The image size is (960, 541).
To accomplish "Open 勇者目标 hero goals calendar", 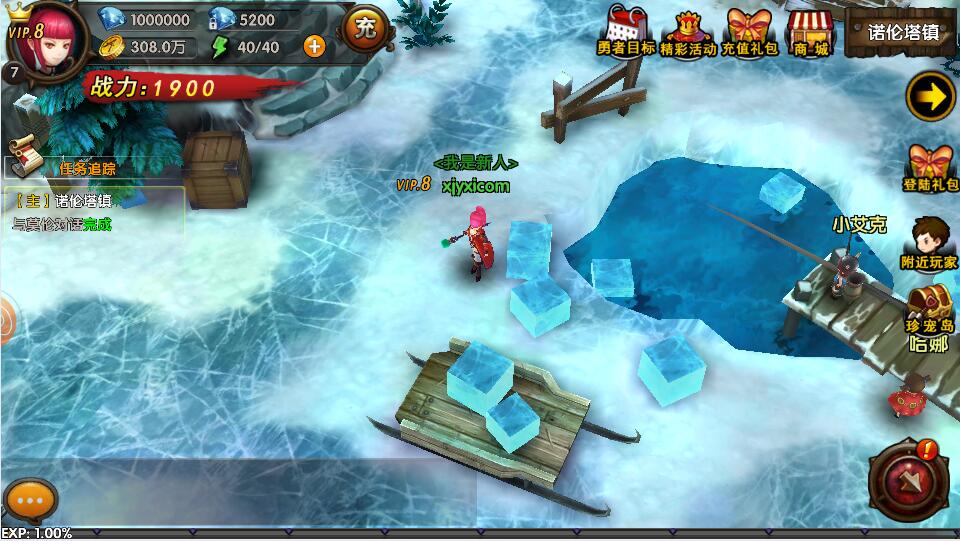I will pyautogui.click(x=627, y=32).
